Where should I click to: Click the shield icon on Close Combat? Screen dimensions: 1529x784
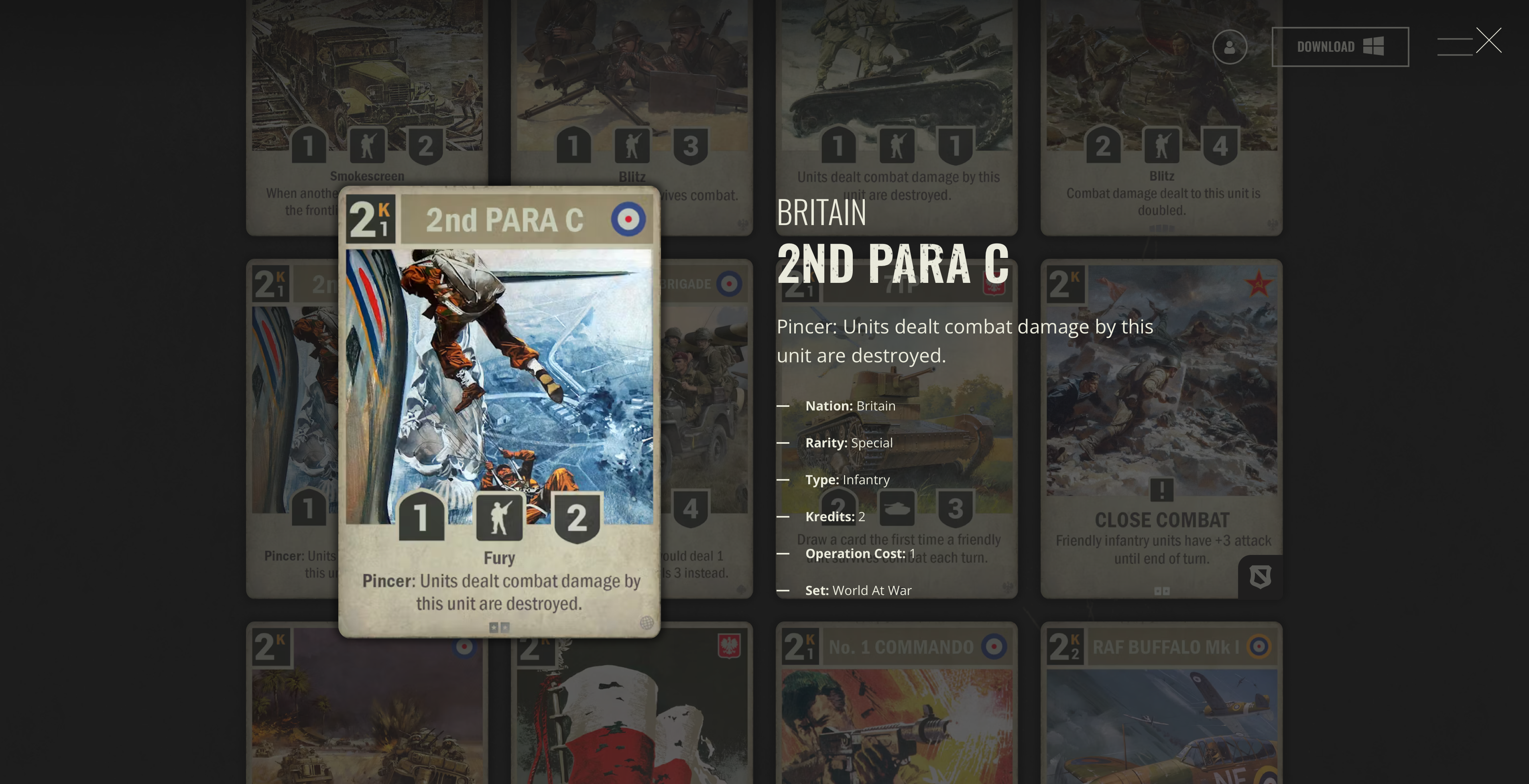coord(1260,576)
